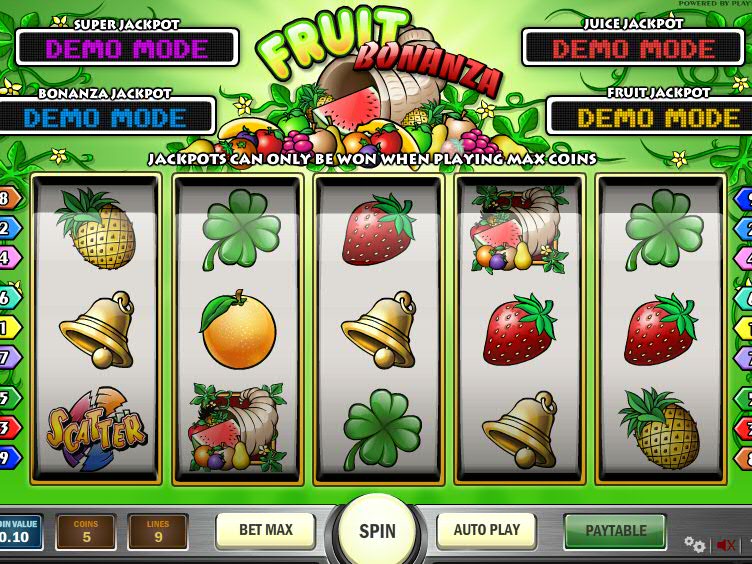Adjust the LINES count box
The height and width of the screenshot is (564, 752).
click(158, 532)
